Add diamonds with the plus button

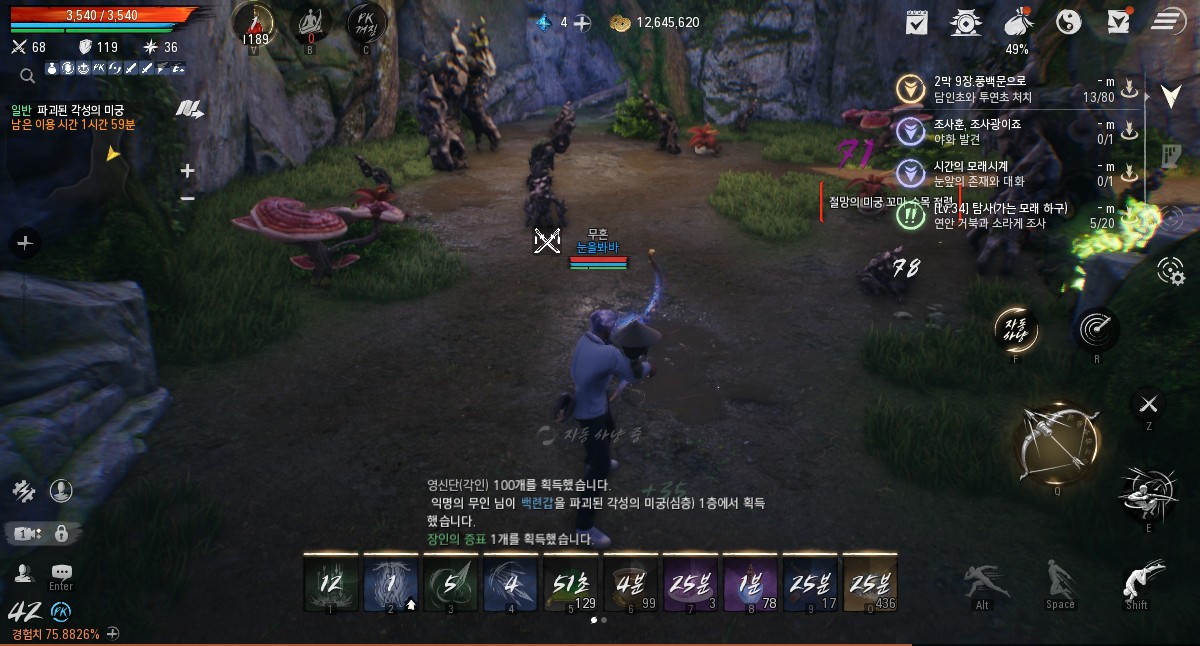tap(582, 22)
